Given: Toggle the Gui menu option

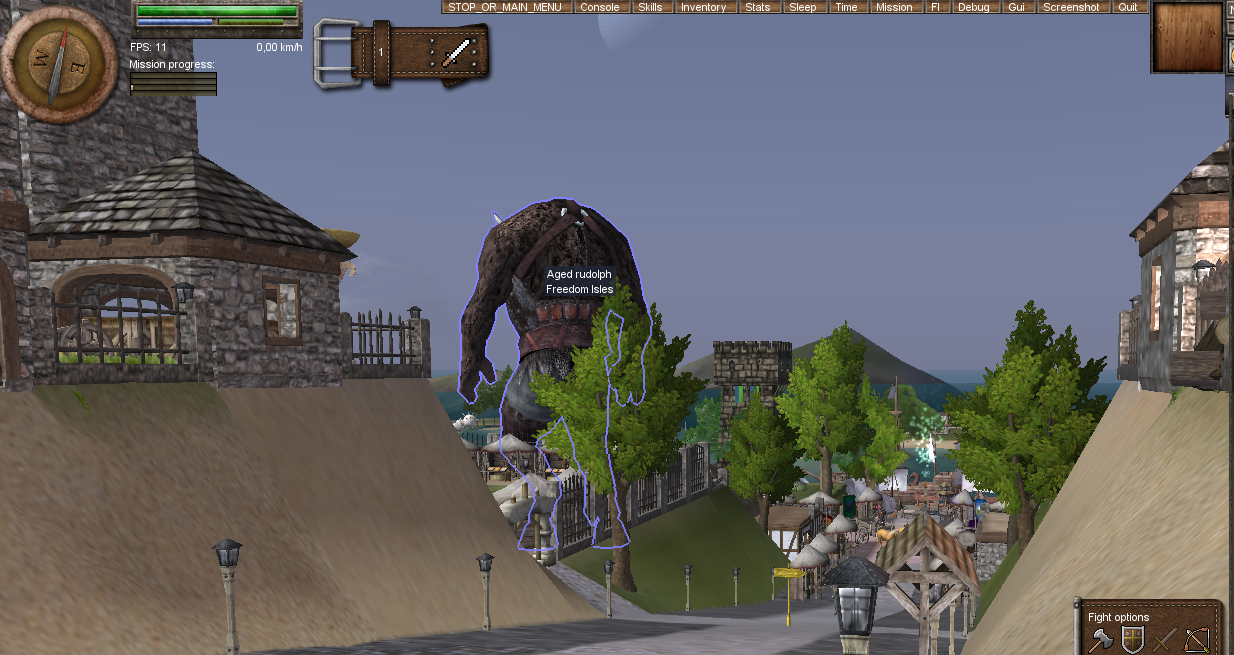Looking at the screenshot, I should click(x=1016, y=7).
